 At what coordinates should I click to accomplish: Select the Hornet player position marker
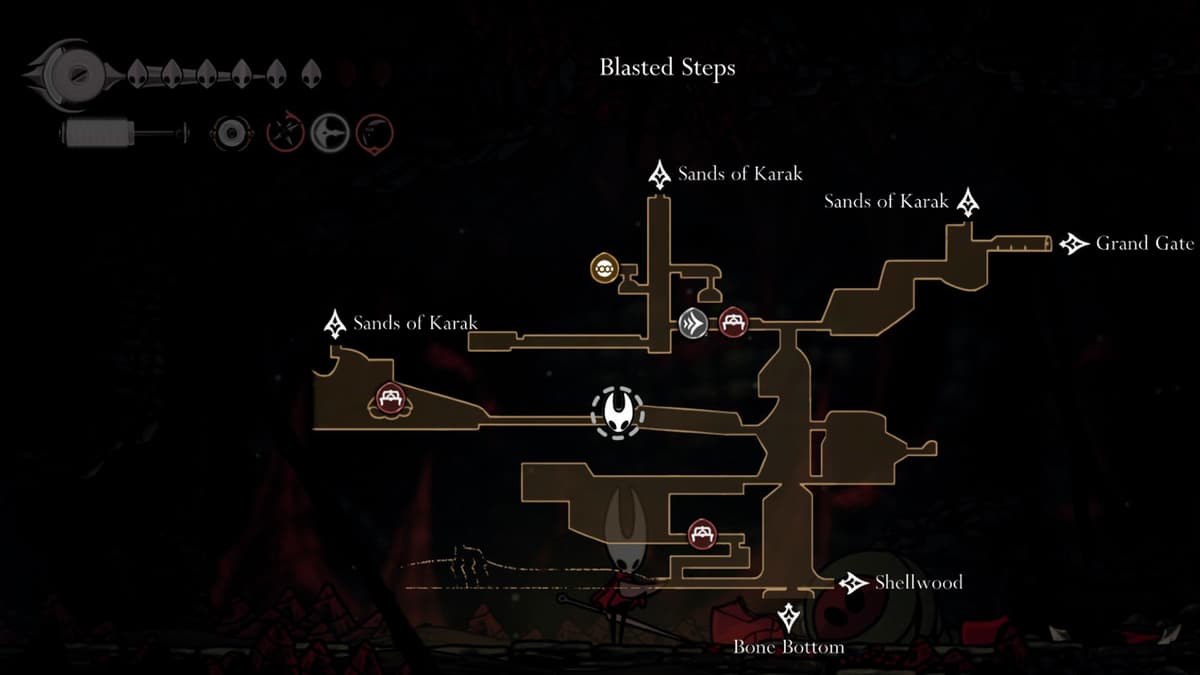click(x=617, y=412)
